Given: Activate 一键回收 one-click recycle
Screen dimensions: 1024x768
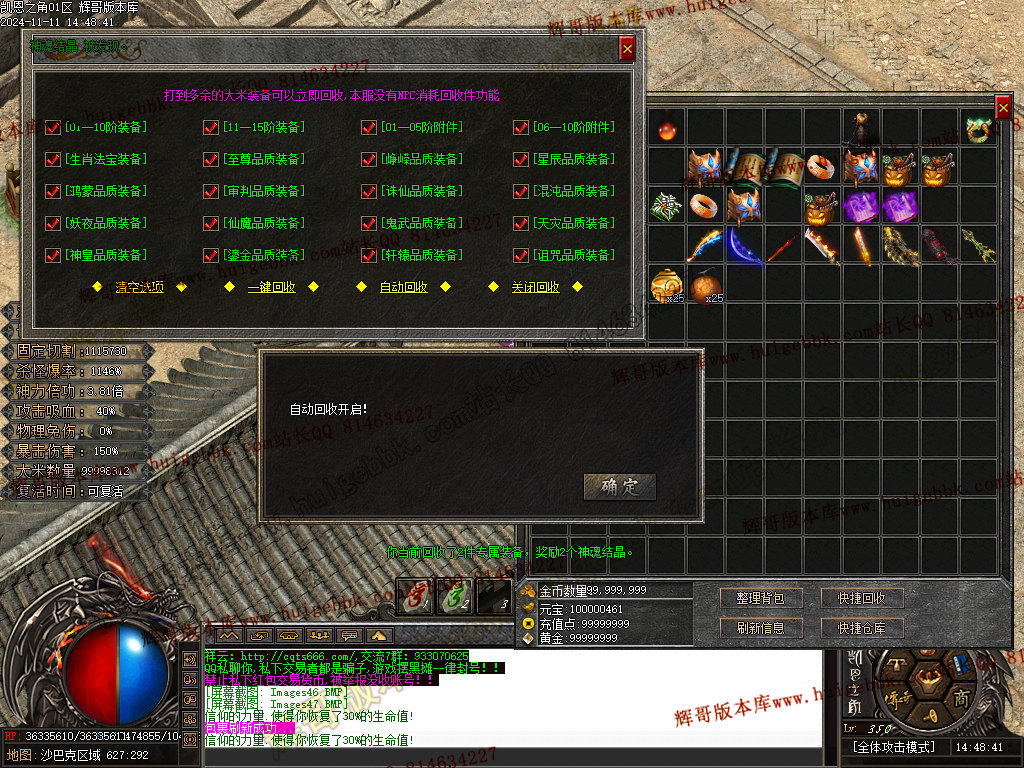Looking at the screenshot, I should (x=271, y=287).
